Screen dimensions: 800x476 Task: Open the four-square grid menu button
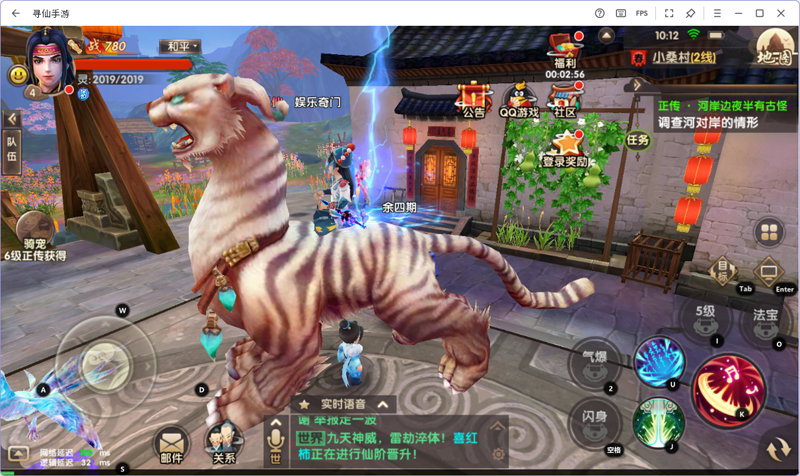tap(769, 233)
